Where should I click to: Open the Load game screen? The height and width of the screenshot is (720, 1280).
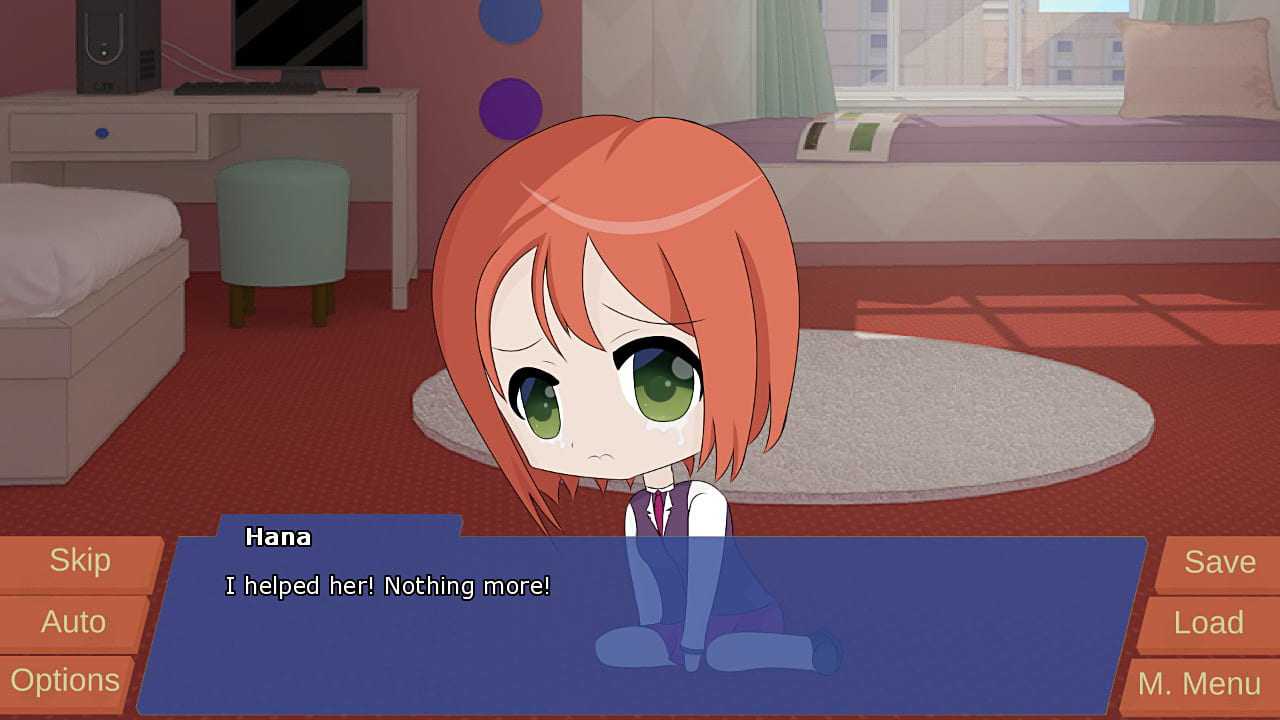coord(1208,623)
